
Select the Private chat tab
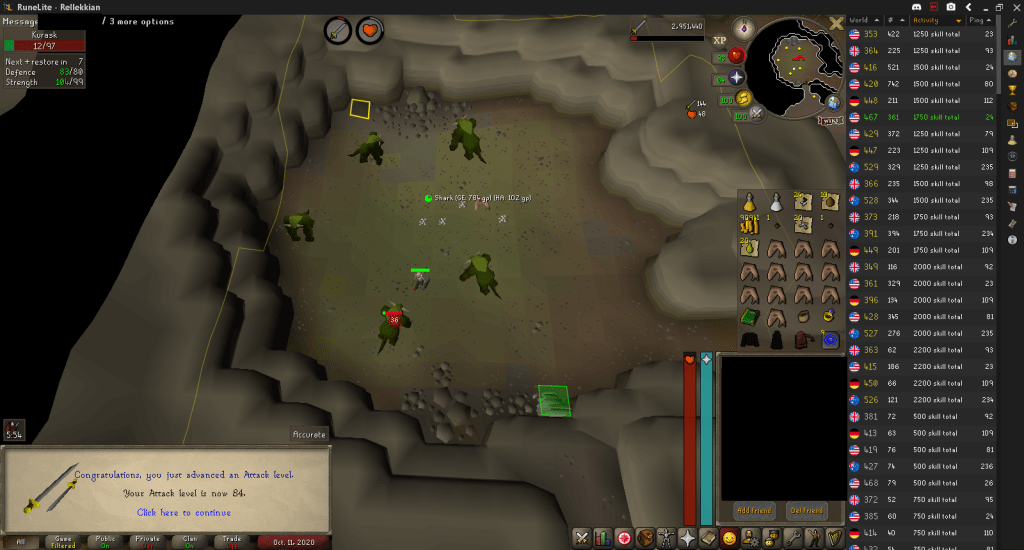click(x=147, y=541)
